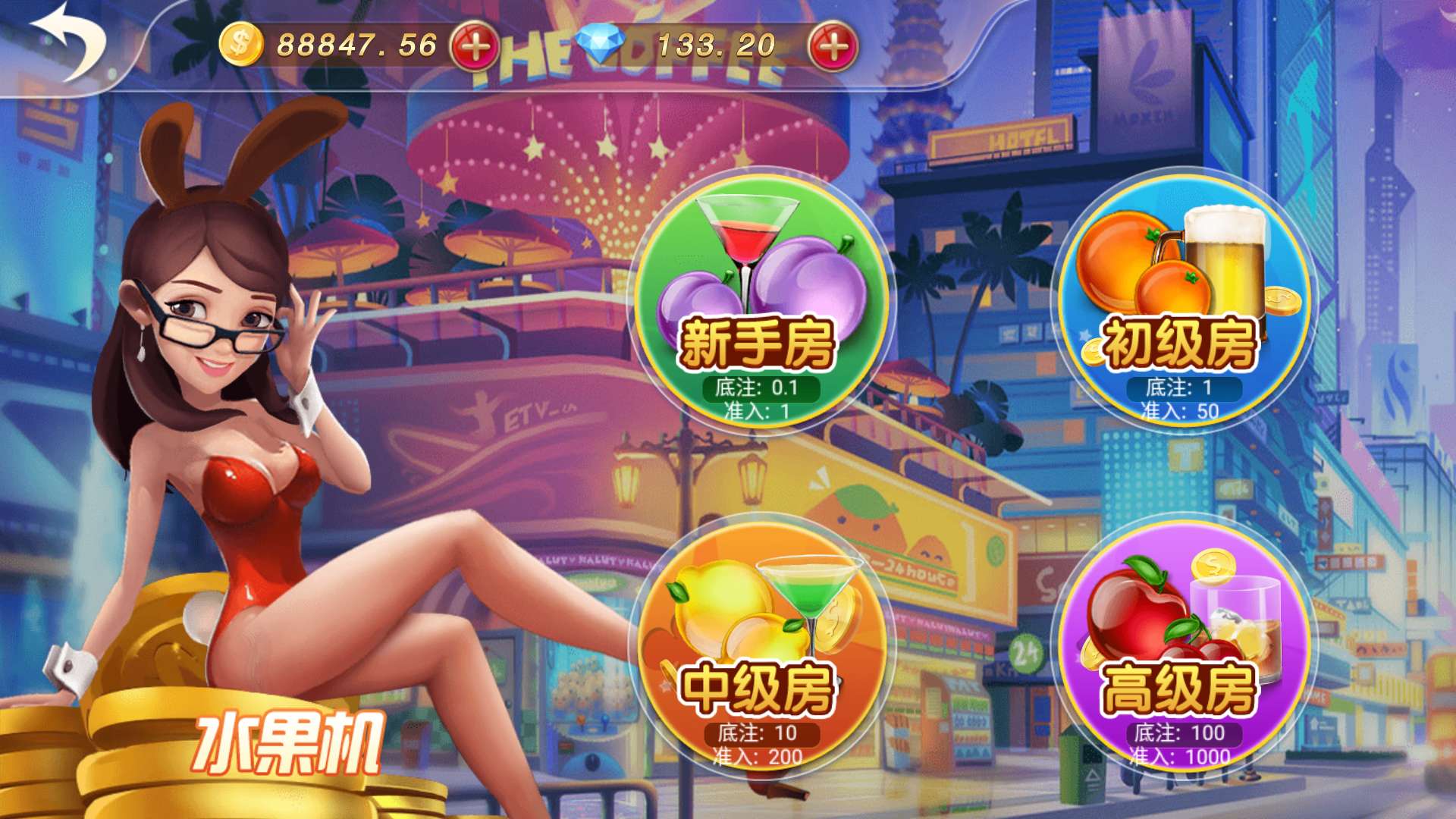Click the plus button next to diamond balance
The height and width of the screenshot is (819, 1456).
[834, 45]
